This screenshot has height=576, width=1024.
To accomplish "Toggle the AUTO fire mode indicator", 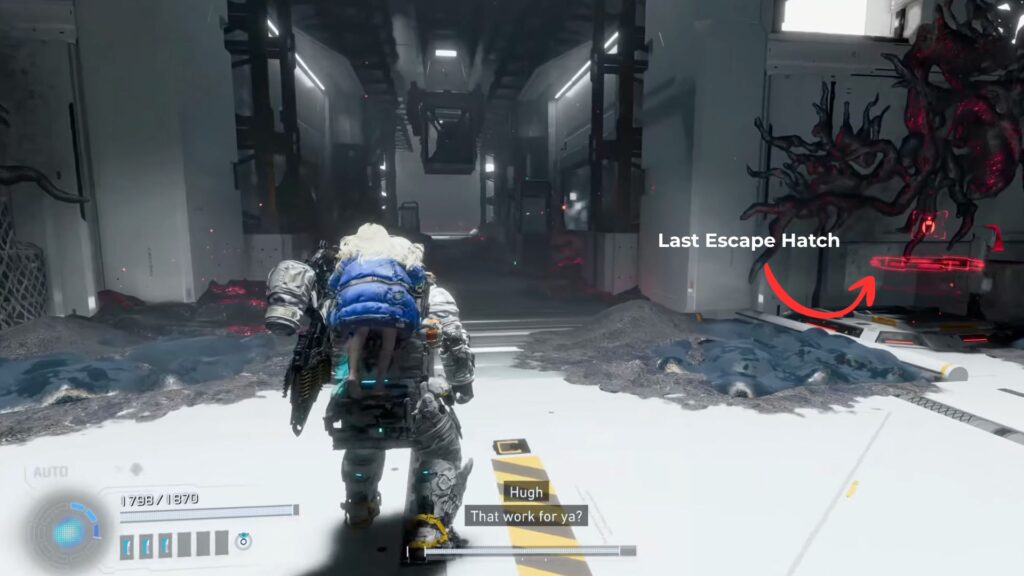I will click(x=50, y=472).
